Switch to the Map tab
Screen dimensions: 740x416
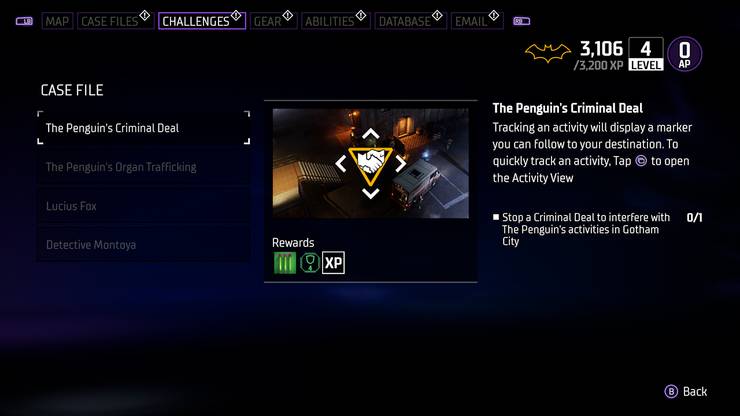click(x=57, y=21)
